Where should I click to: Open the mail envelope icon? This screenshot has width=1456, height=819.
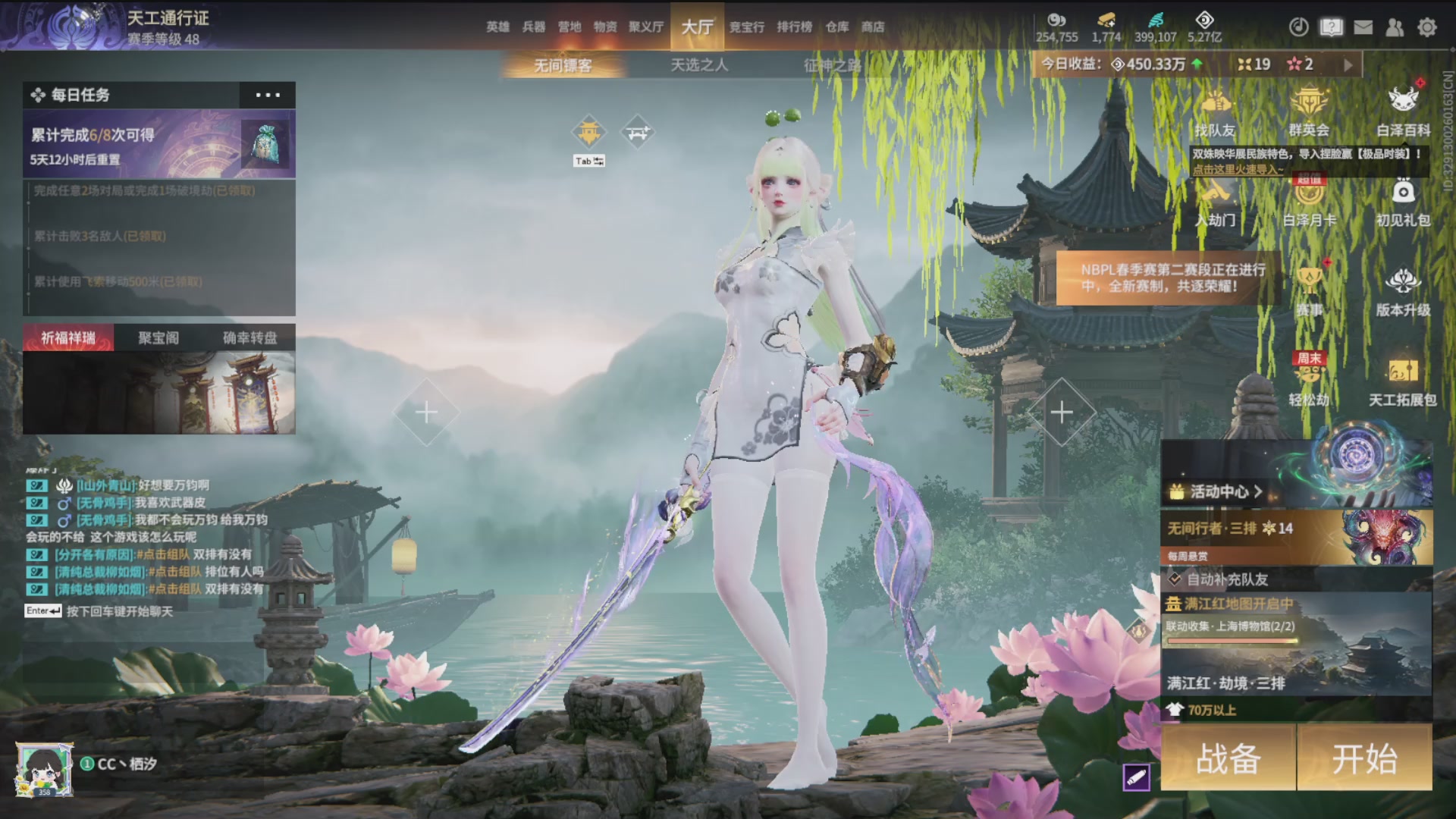1363,27
